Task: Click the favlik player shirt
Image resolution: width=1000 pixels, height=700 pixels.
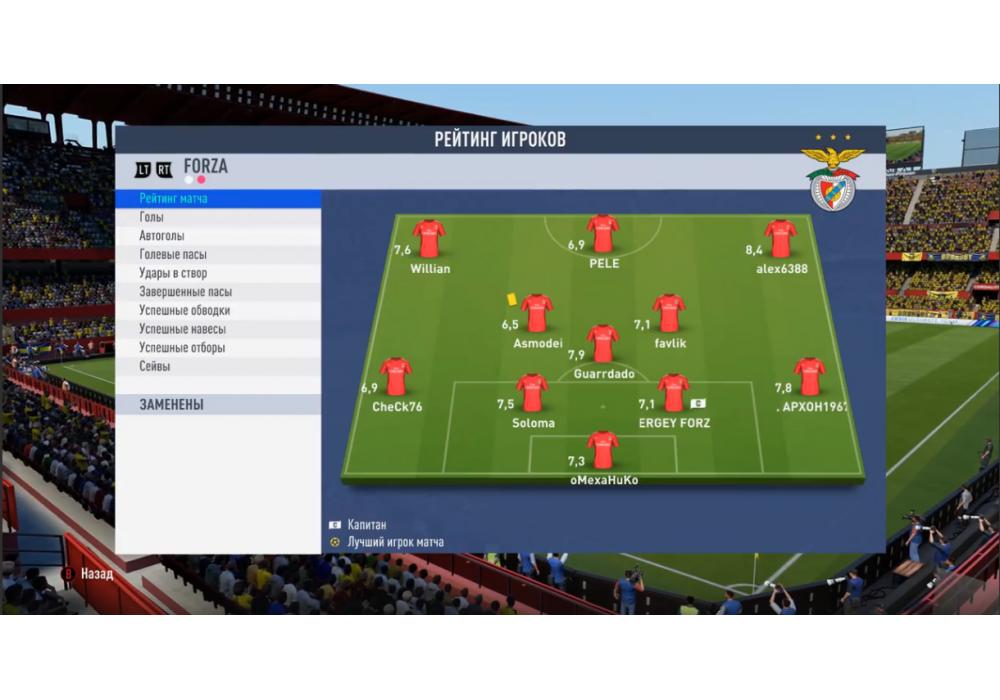Action: (x=669, y=313)
